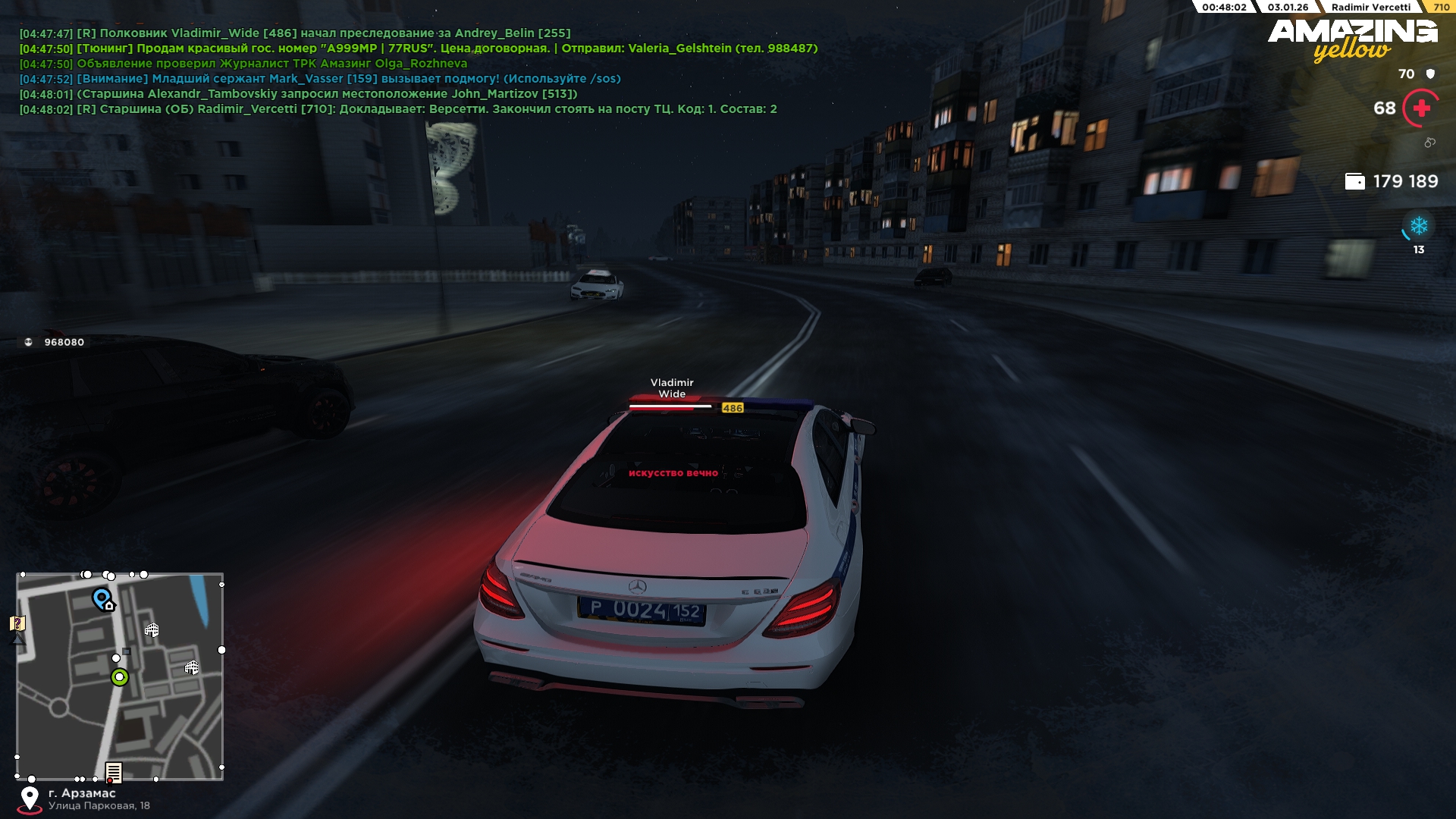Click the blue snowflake temperature icon
Viewport: 1456px width, 819px height.
click(x=1418, y=226)
